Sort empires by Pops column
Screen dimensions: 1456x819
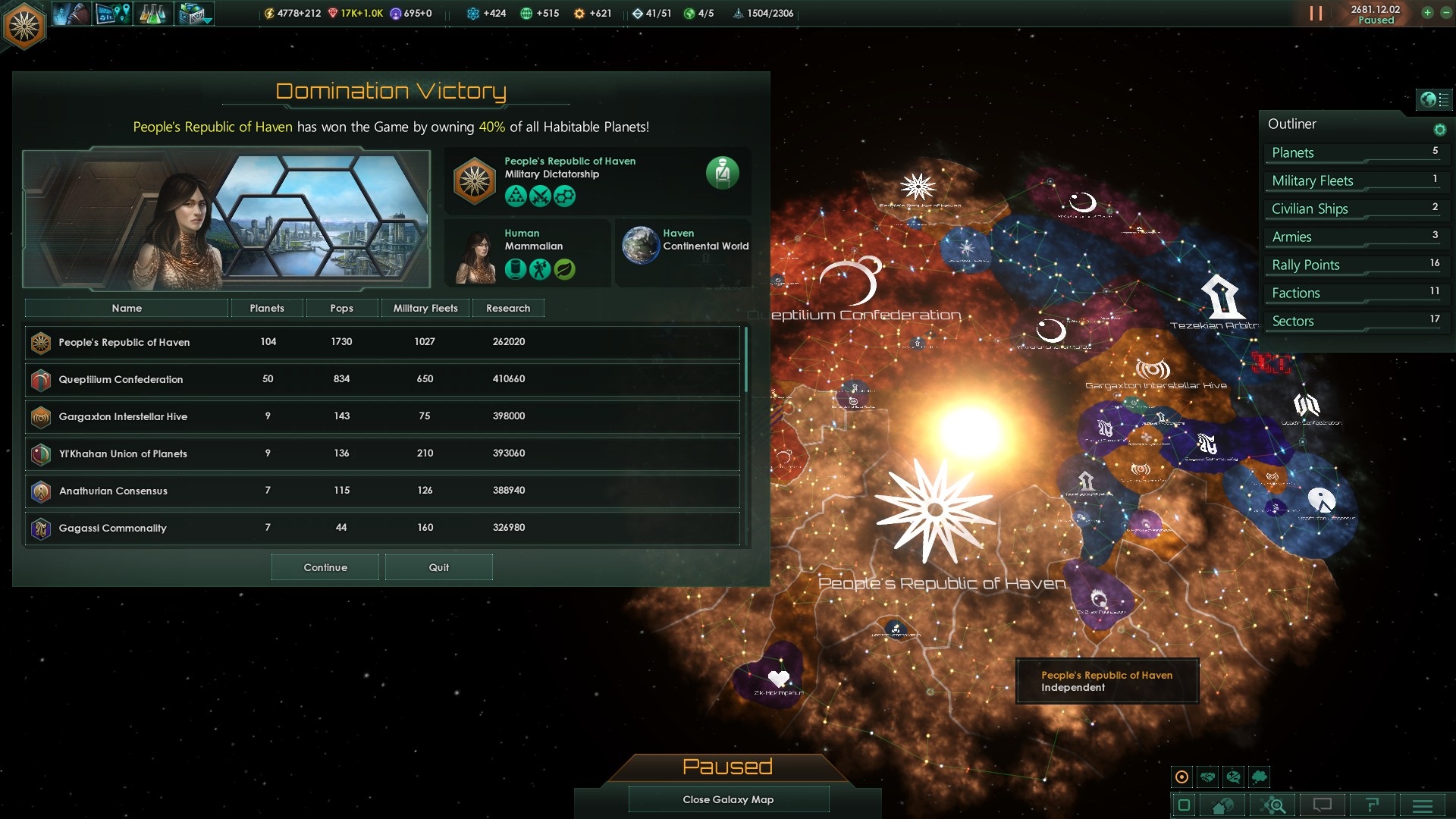pyautogui.click(x=341, y=308)
